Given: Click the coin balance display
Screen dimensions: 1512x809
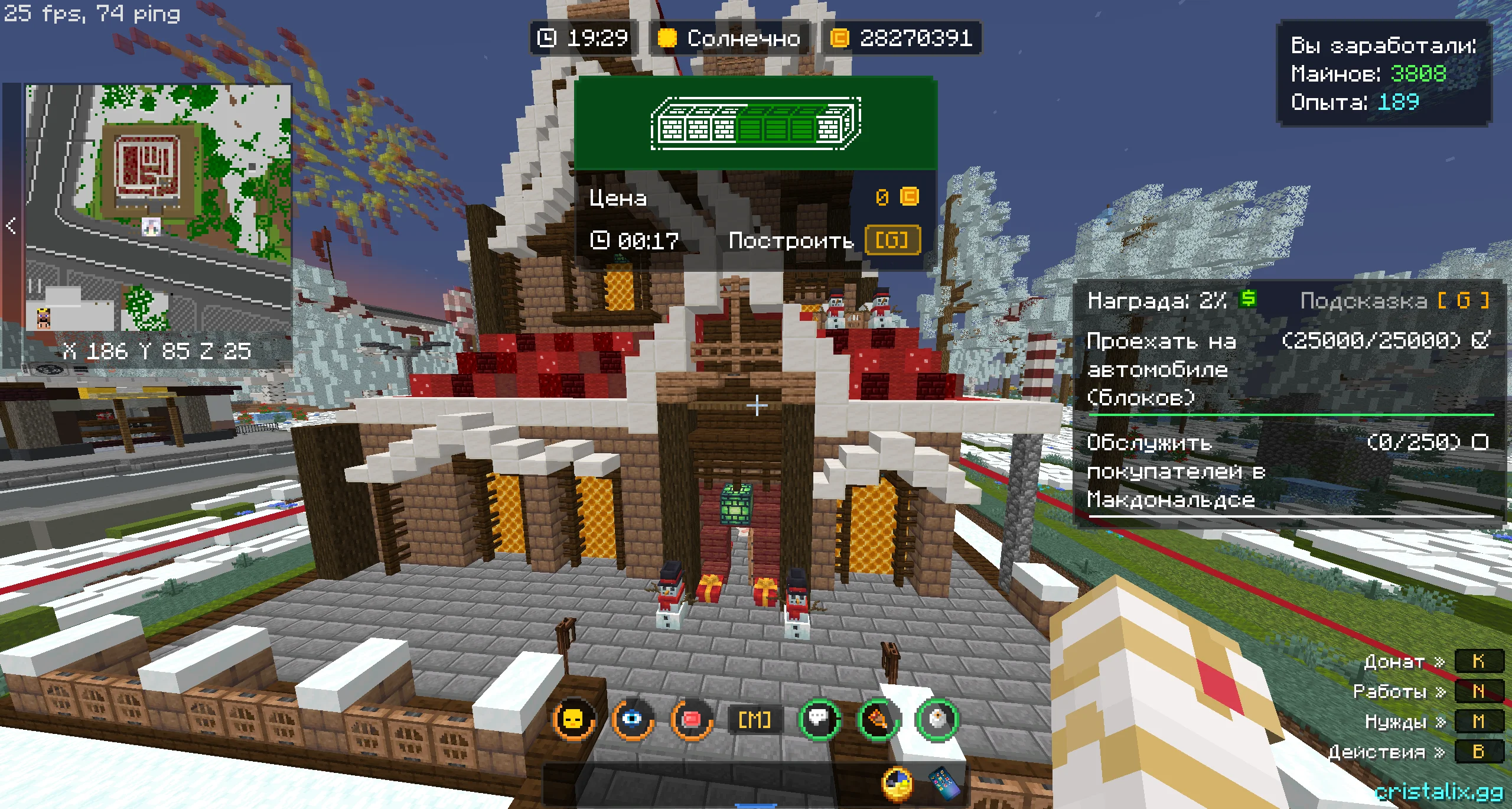Looking at the screenshot, I should pos(902,38).
